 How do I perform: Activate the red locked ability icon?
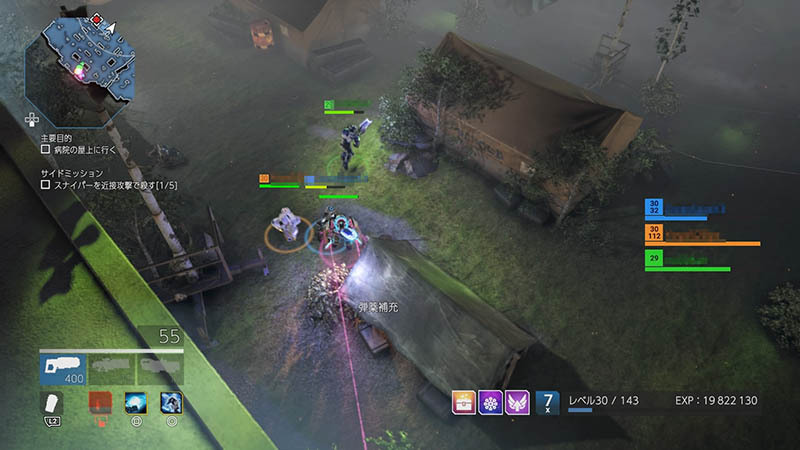point(99,402)
